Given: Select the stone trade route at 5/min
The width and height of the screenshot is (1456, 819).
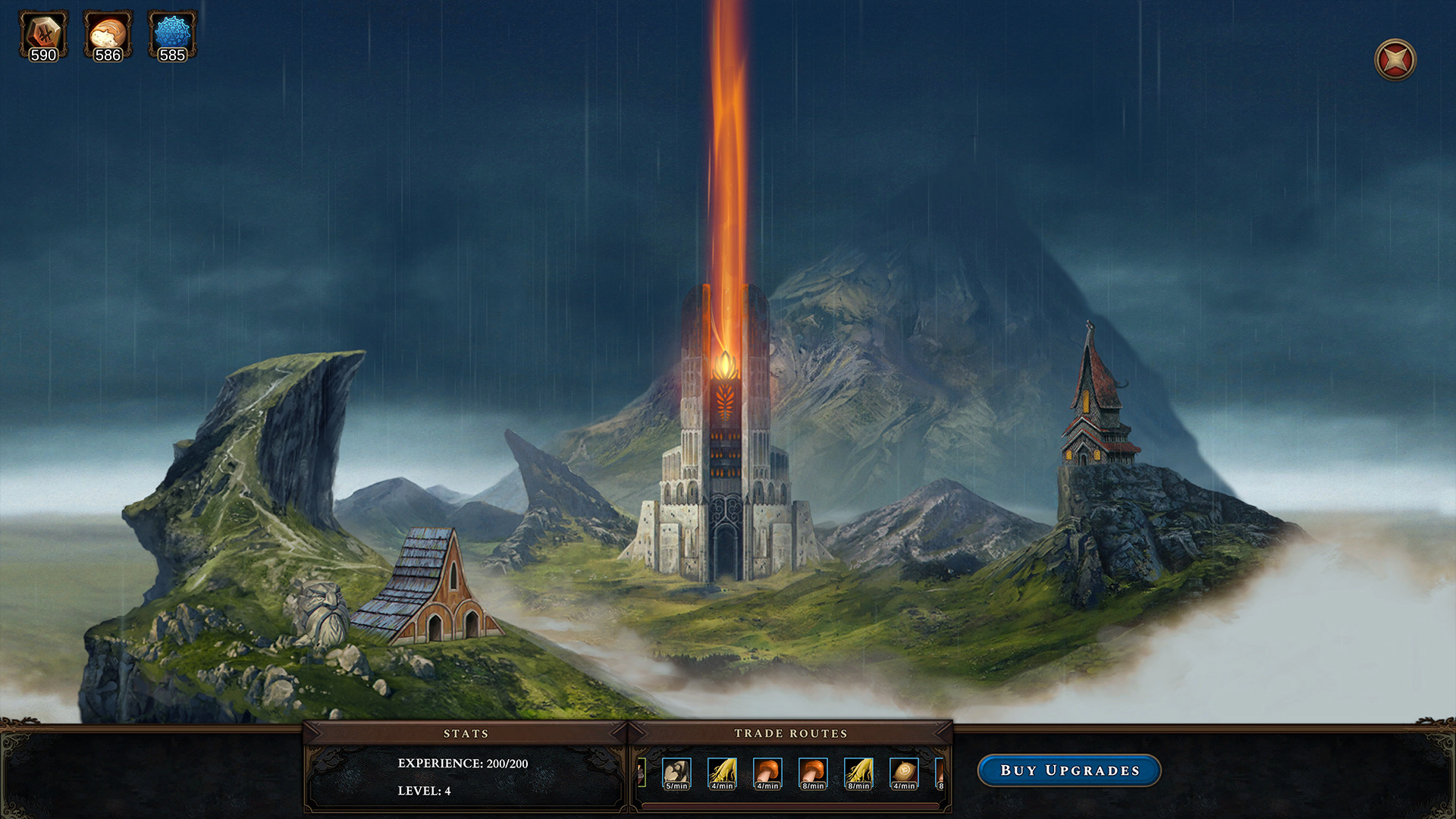Looking at the screenshot, I should tap(676, 773).
